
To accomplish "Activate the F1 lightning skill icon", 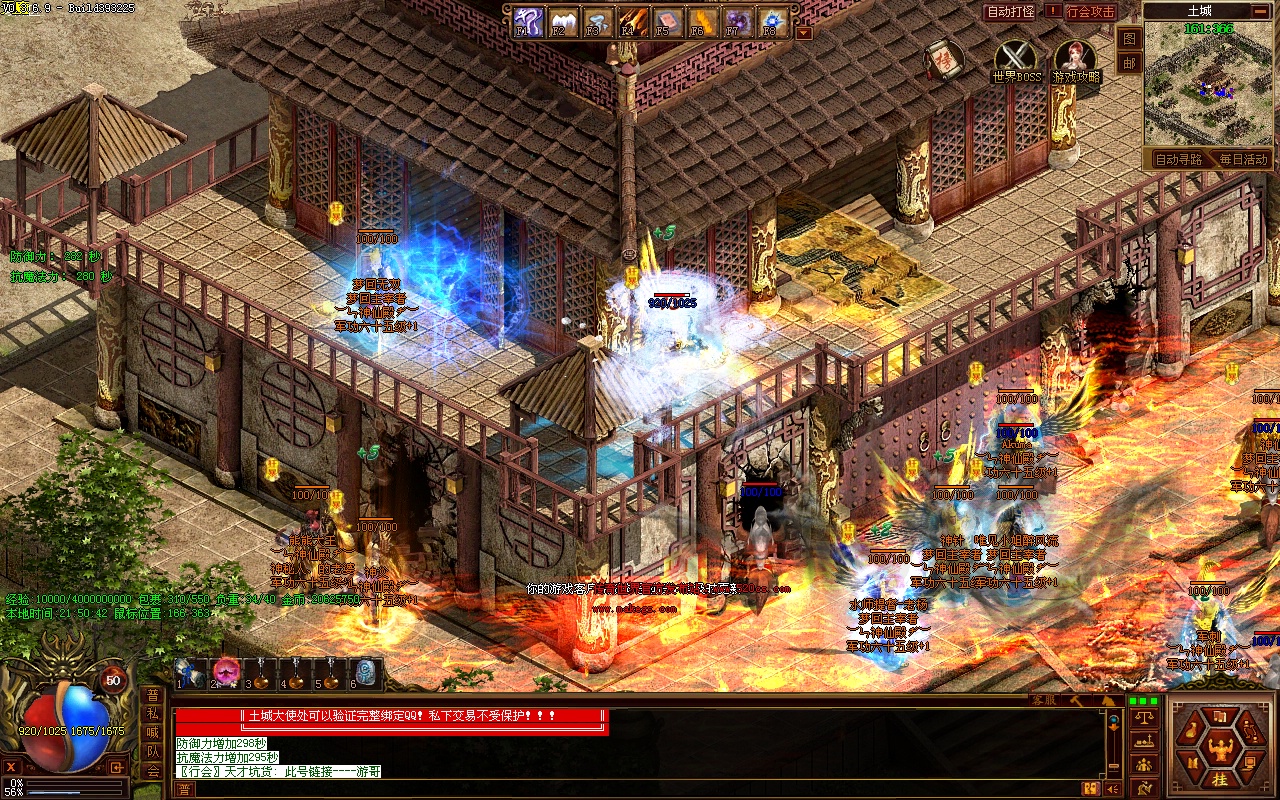I will tap(529, 22).
